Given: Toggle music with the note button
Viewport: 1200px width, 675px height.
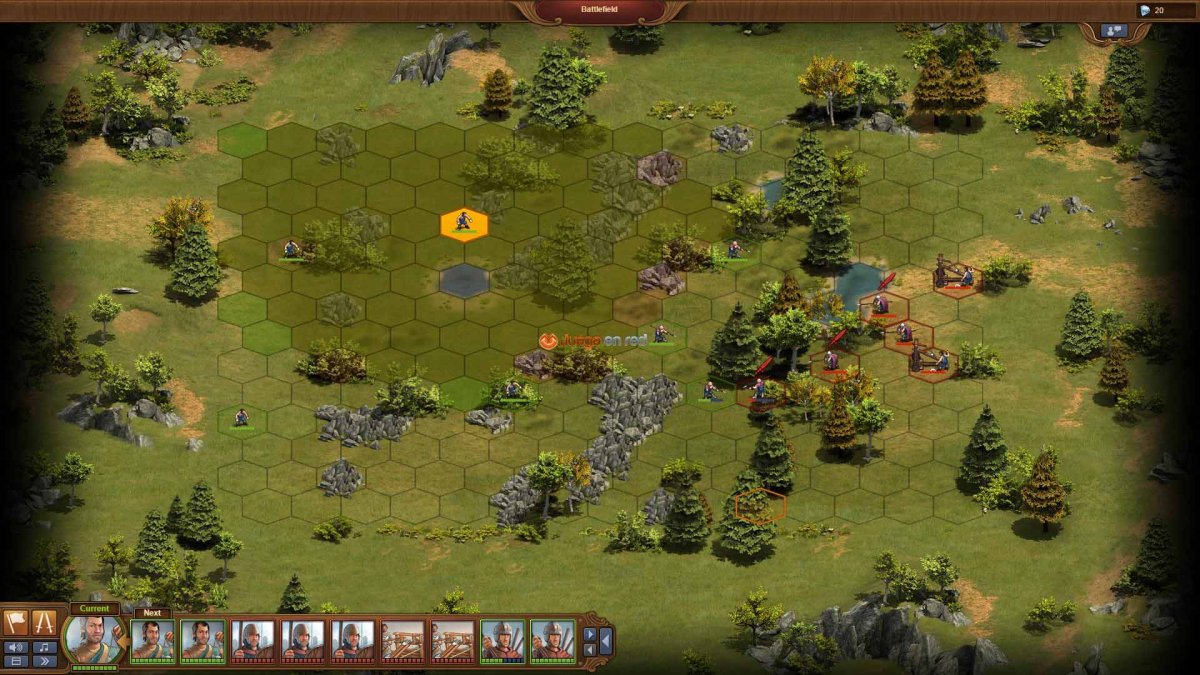Looking at the screenshot, I should point(44,646).
